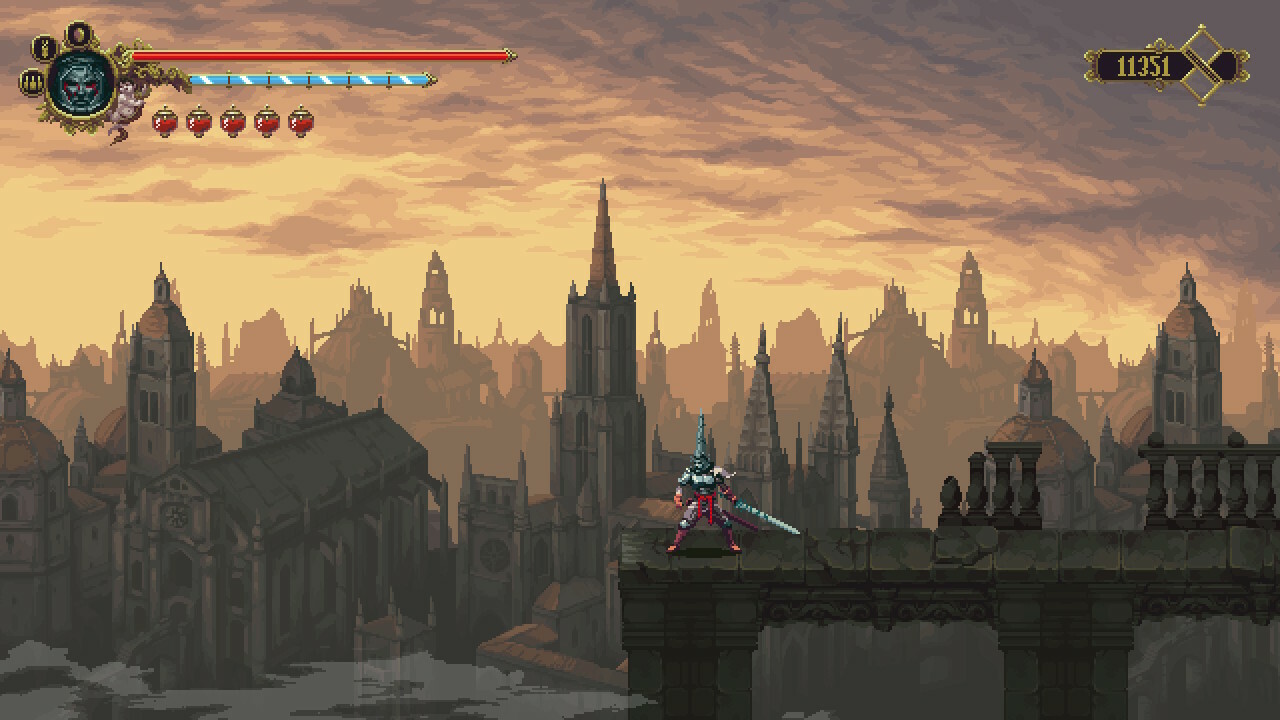Select the dark oval weapon icon above portrait
Viewport: 1280px width, 720px height.
tap(78, 35)
